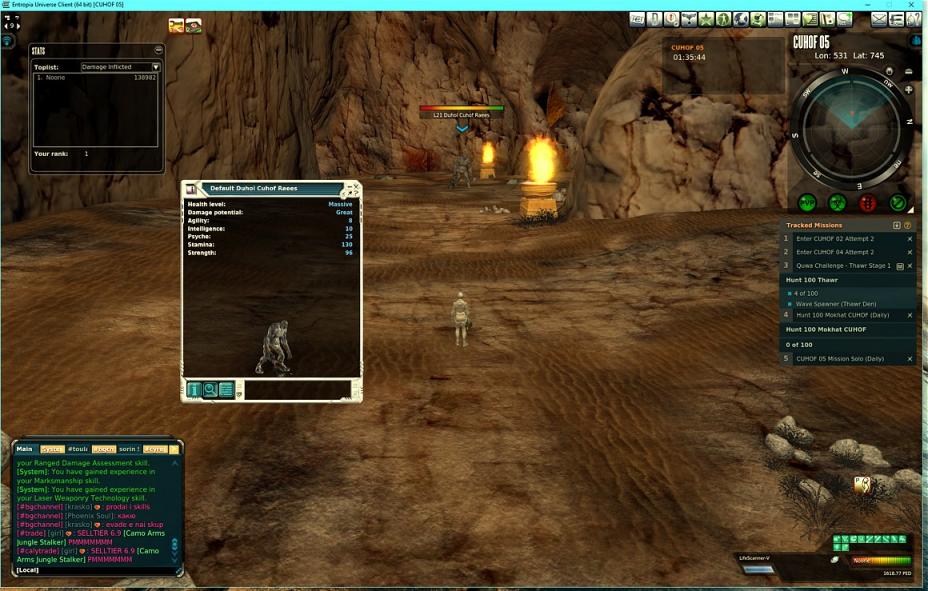Minimize the Stats panel

pyautogui.click(x=158, y=50)
